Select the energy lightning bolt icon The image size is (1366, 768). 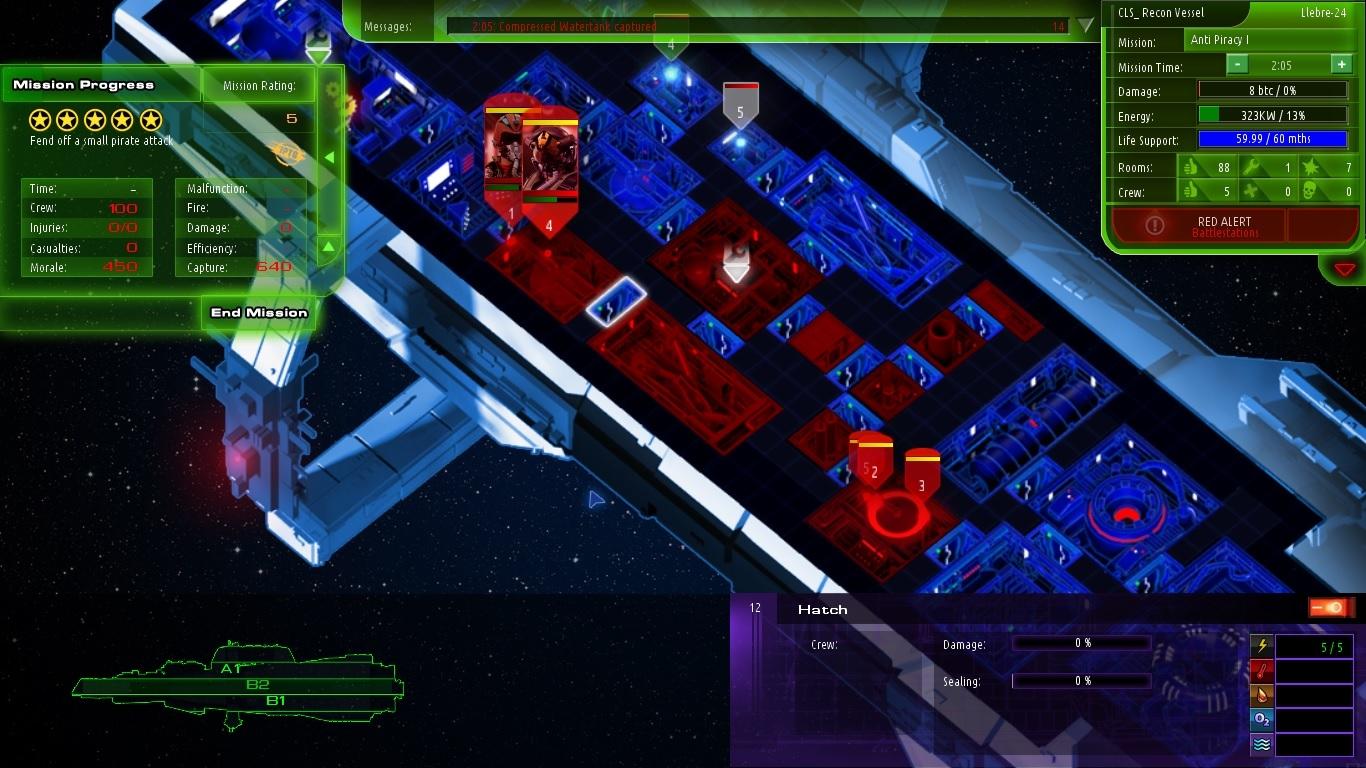[x=1262, y=645]
